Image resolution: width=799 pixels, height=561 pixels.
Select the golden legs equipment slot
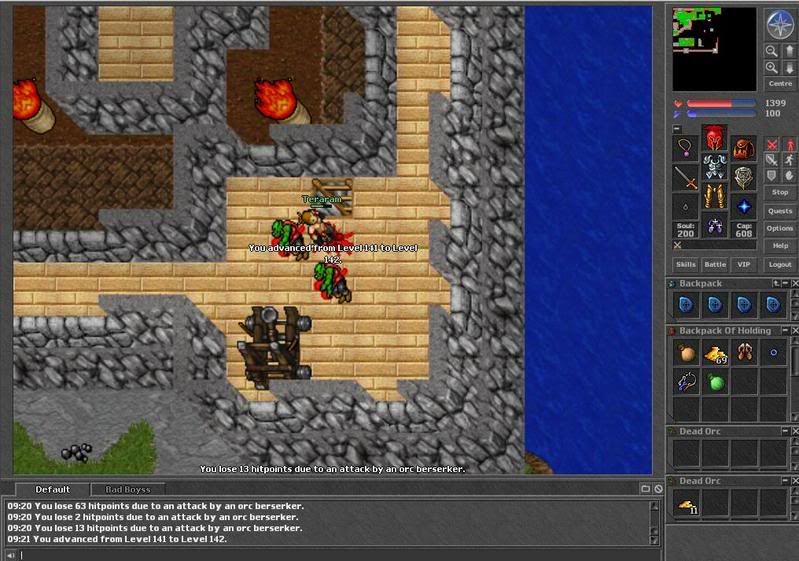(714, 194)
